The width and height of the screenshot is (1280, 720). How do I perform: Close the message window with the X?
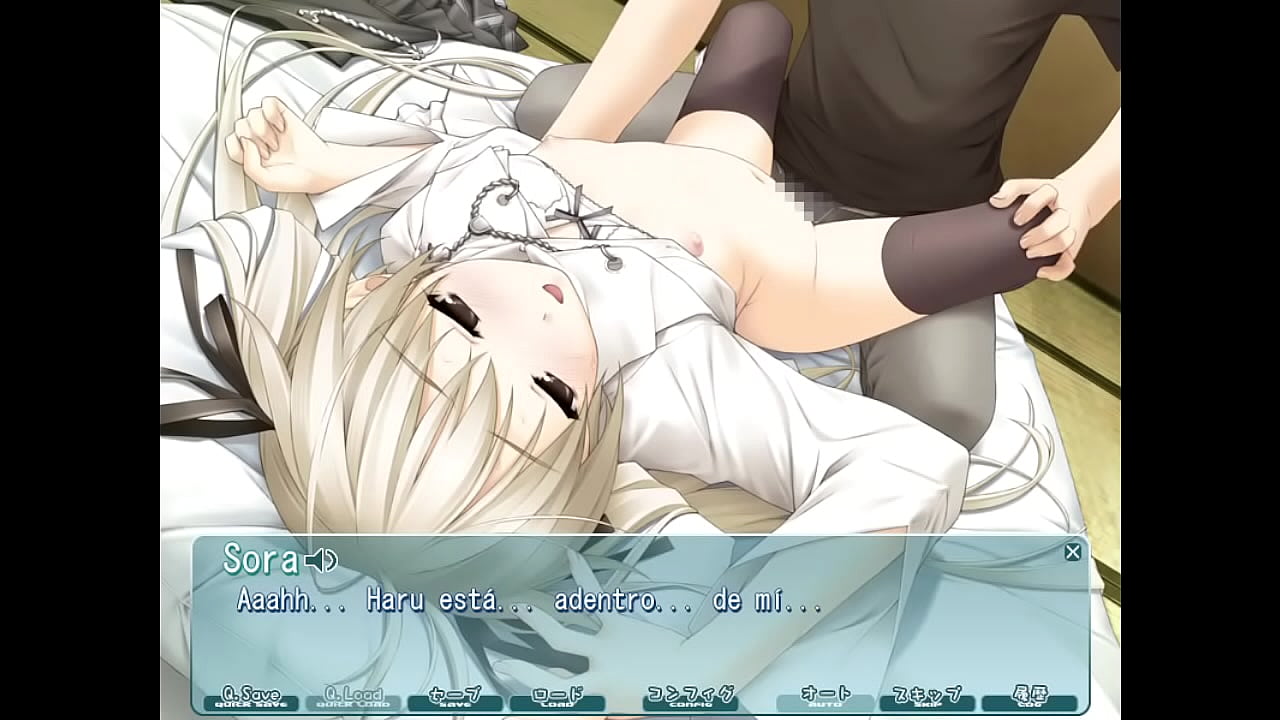pyautogui.click(x=1072, y=550)
